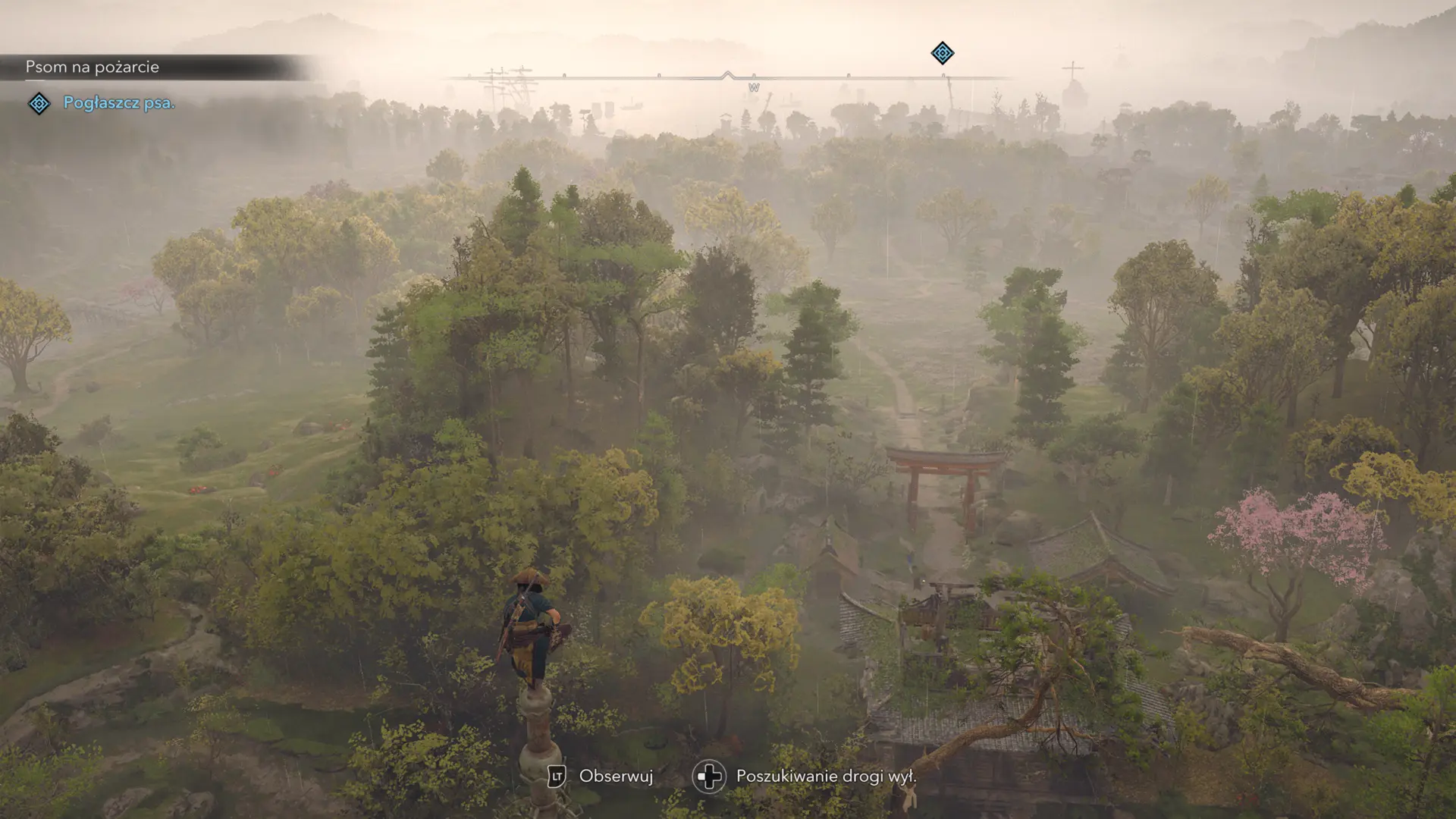
Task: Select the "Psom na pożarcie" quest title
Action: [x=93, y=67]
